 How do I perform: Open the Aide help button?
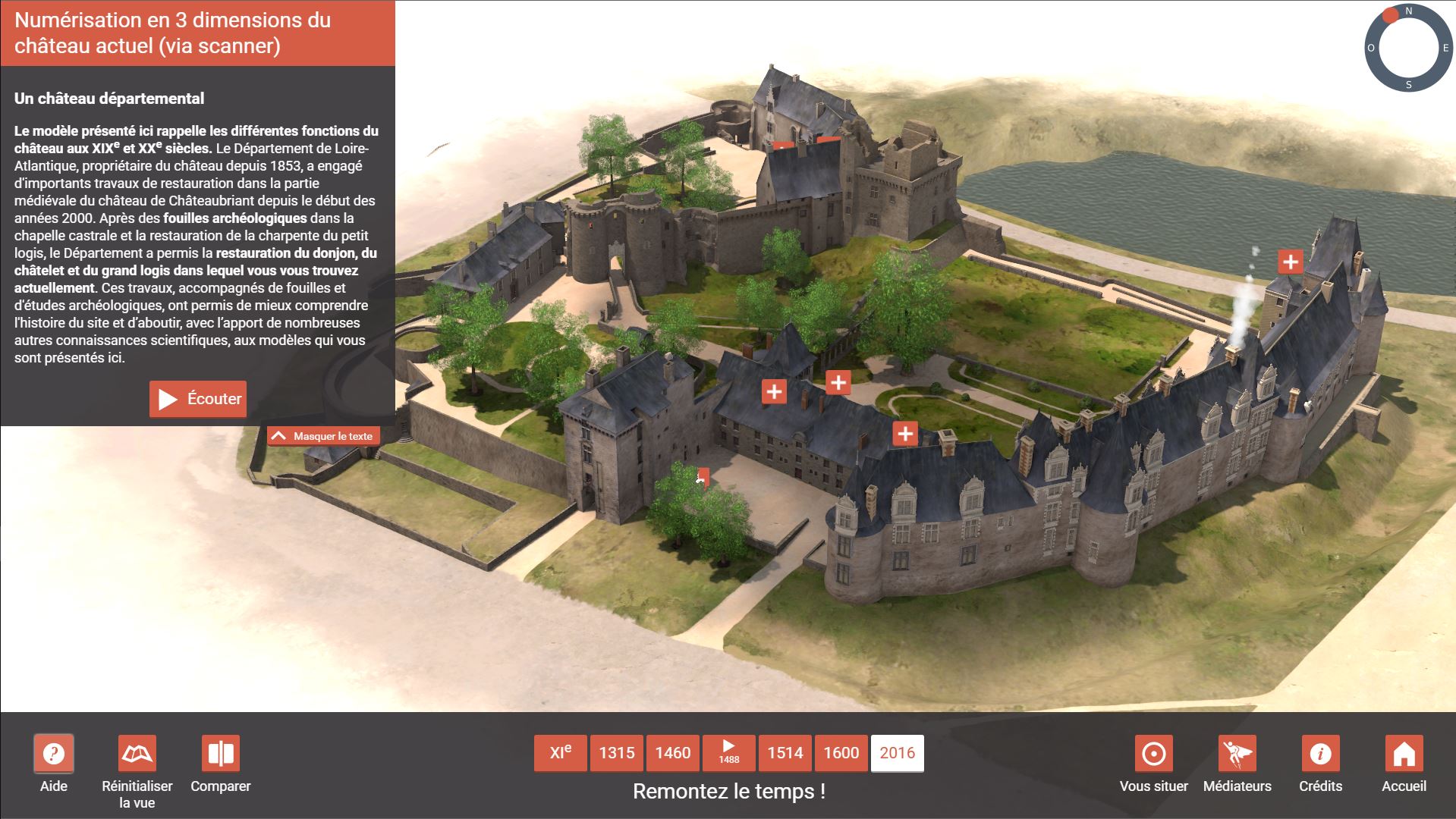point(53,754)
